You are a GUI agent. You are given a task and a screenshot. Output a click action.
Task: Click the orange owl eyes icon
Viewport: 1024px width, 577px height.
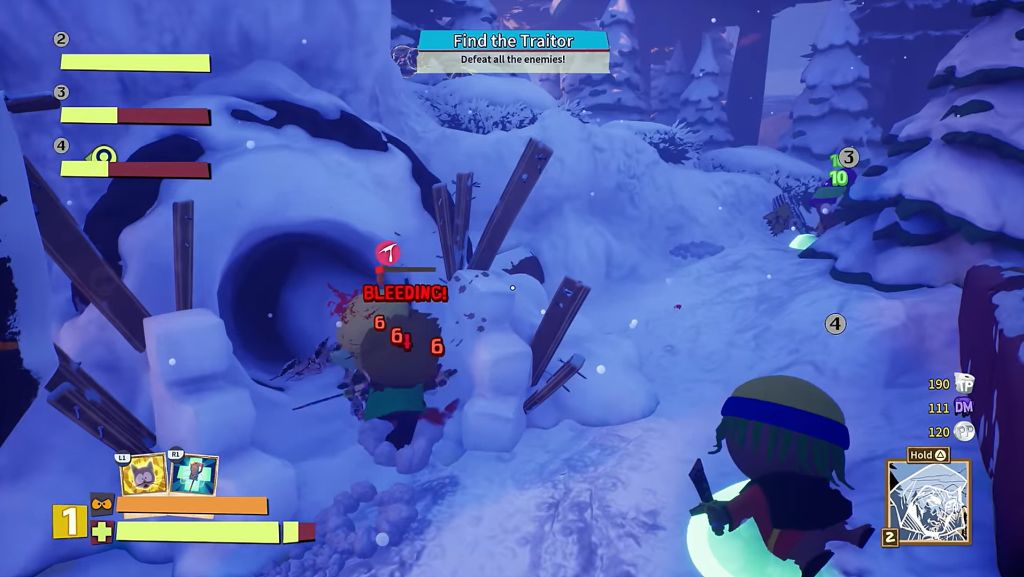pyautogui.click(x=102, y=504)
